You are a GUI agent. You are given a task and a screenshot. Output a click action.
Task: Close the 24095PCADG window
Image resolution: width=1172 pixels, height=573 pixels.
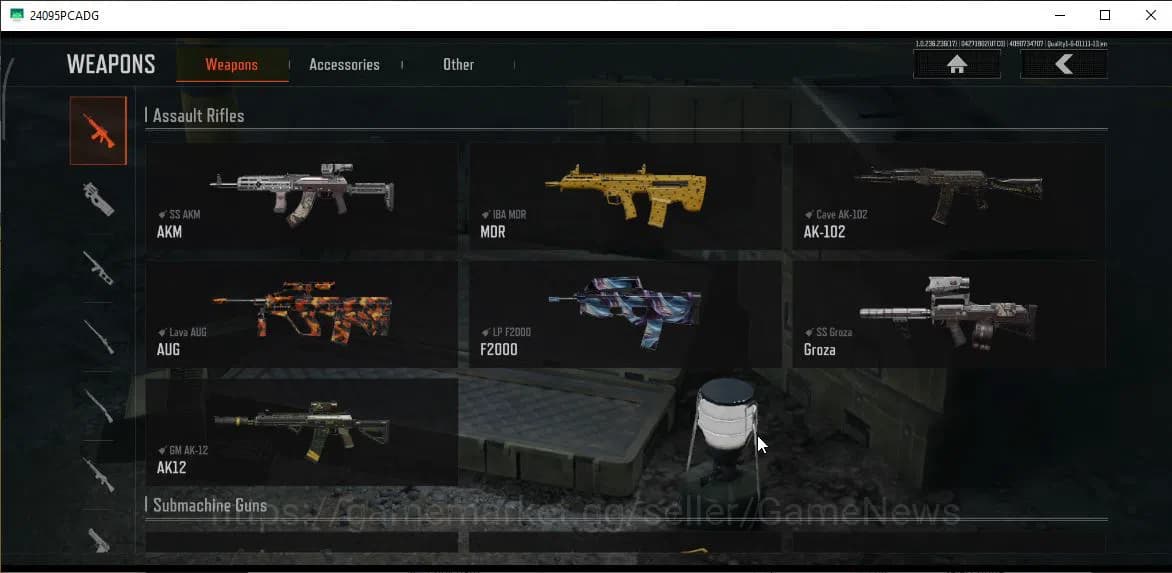coord(1150,15)
